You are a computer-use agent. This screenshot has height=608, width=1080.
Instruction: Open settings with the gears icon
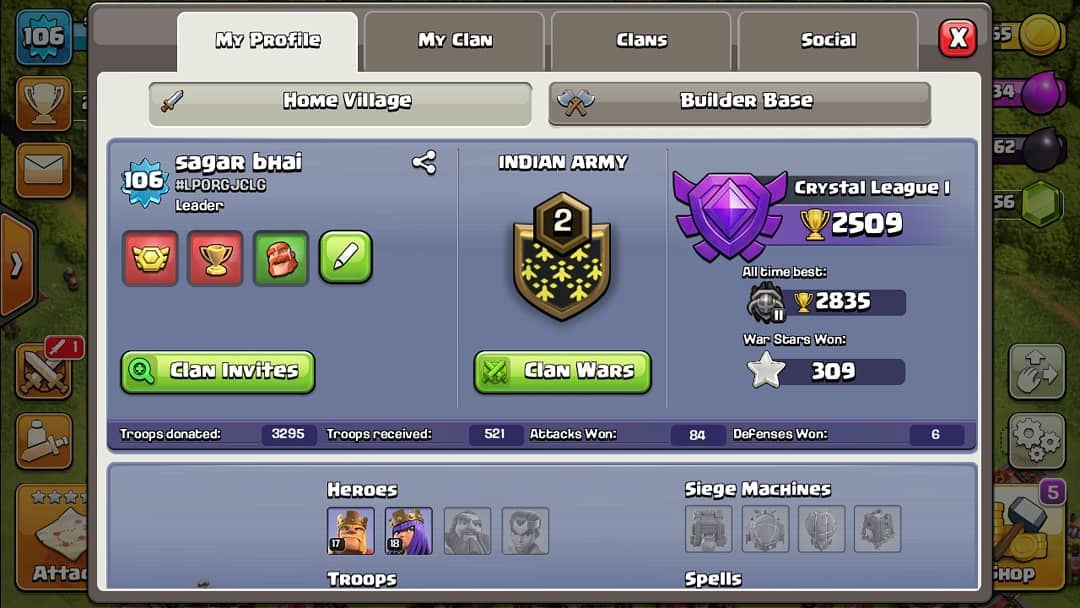point(1036,440)
